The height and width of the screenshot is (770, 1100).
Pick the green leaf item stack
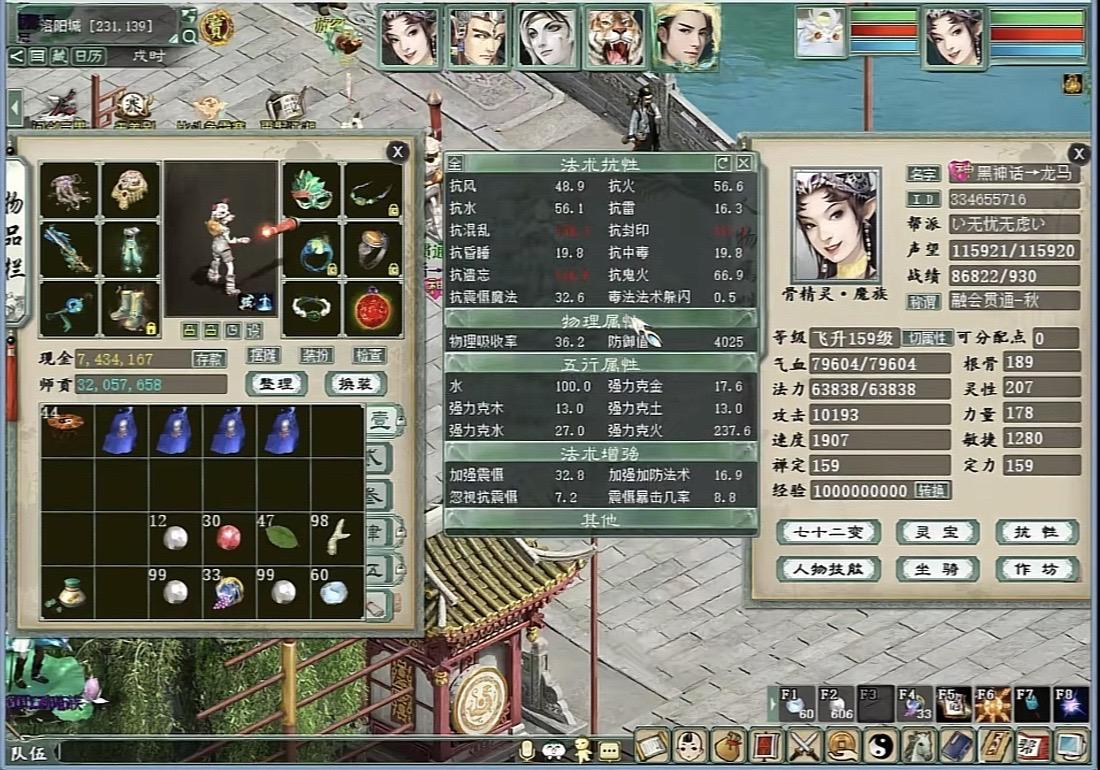pos(281,537)
